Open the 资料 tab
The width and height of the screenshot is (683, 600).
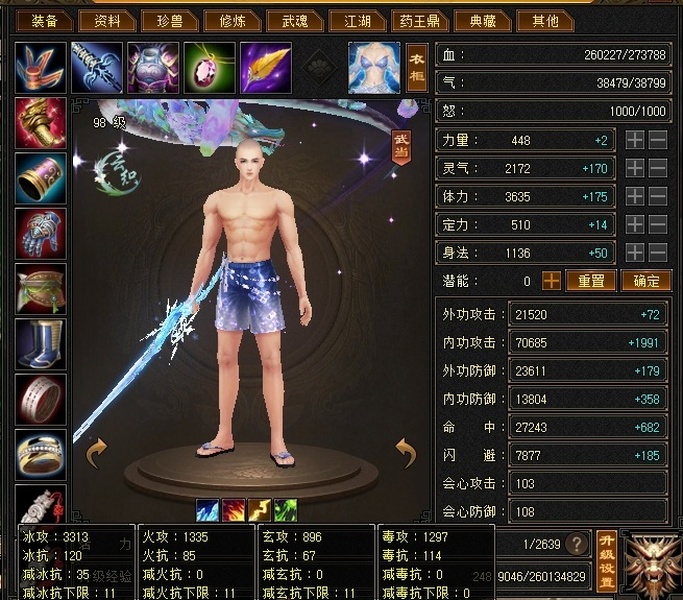pyautogui.click(x=107, y=20)
